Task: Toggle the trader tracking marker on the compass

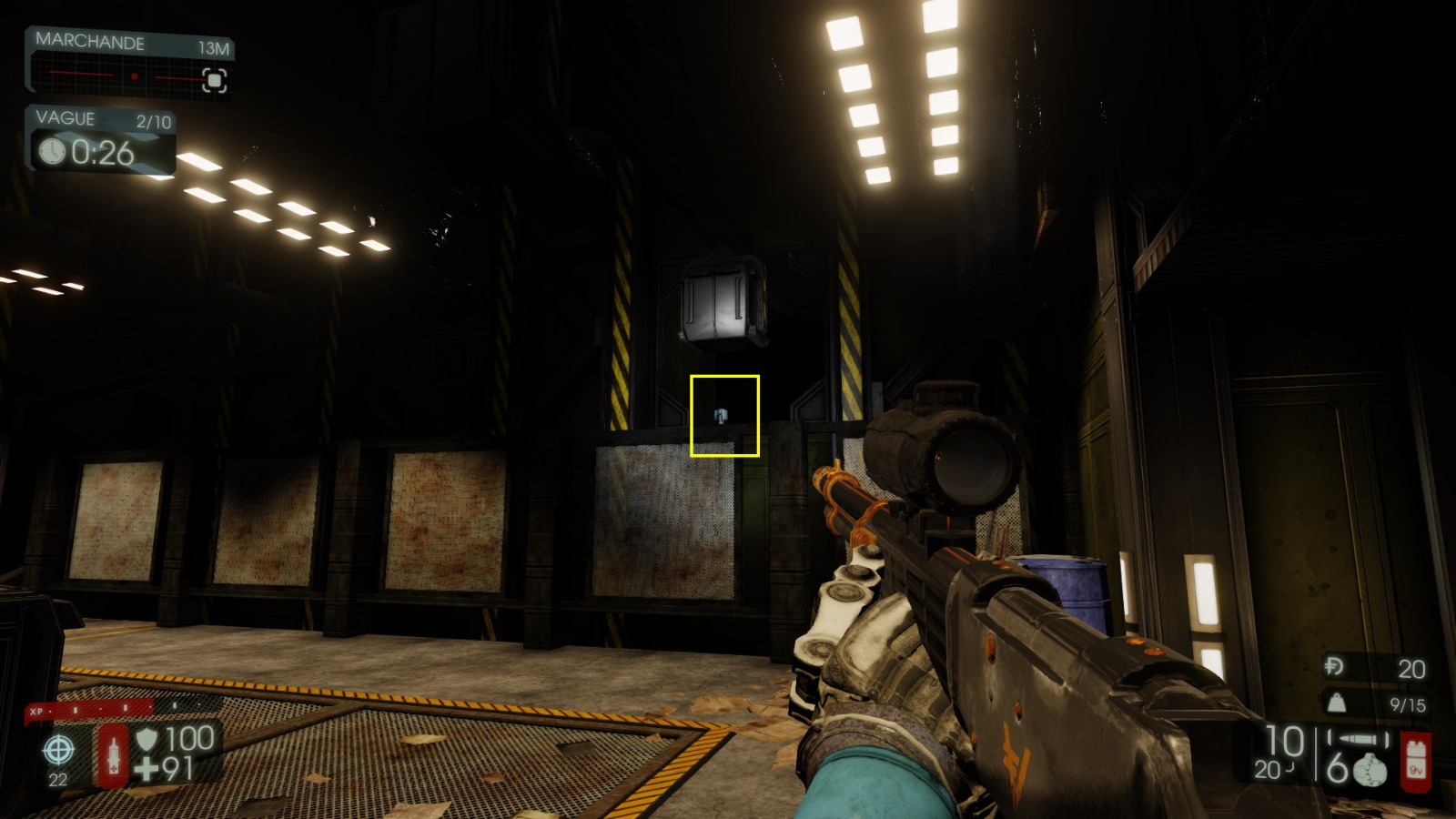Action: pos(215,80)
